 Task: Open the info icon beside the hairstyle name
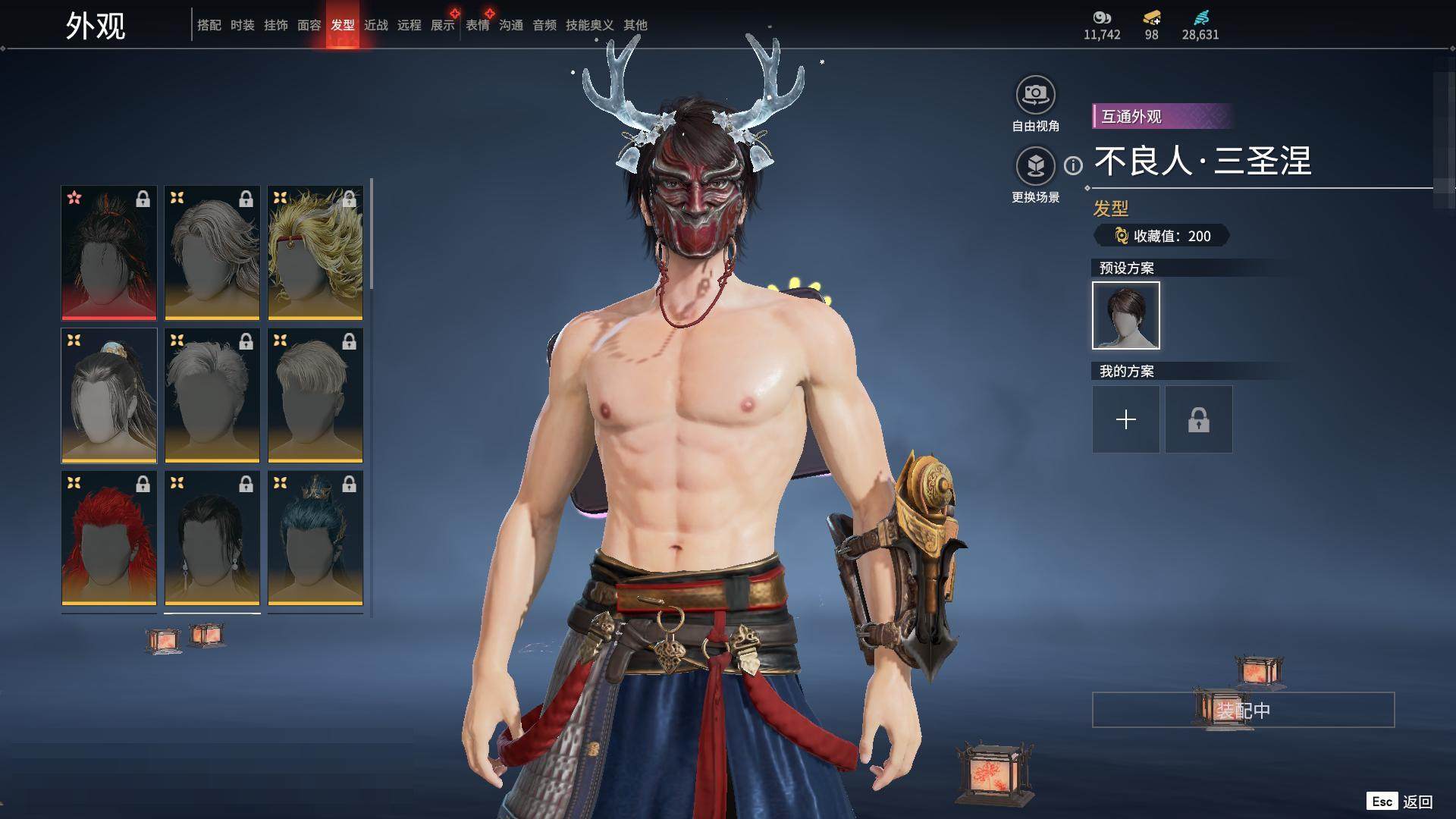1073,165
